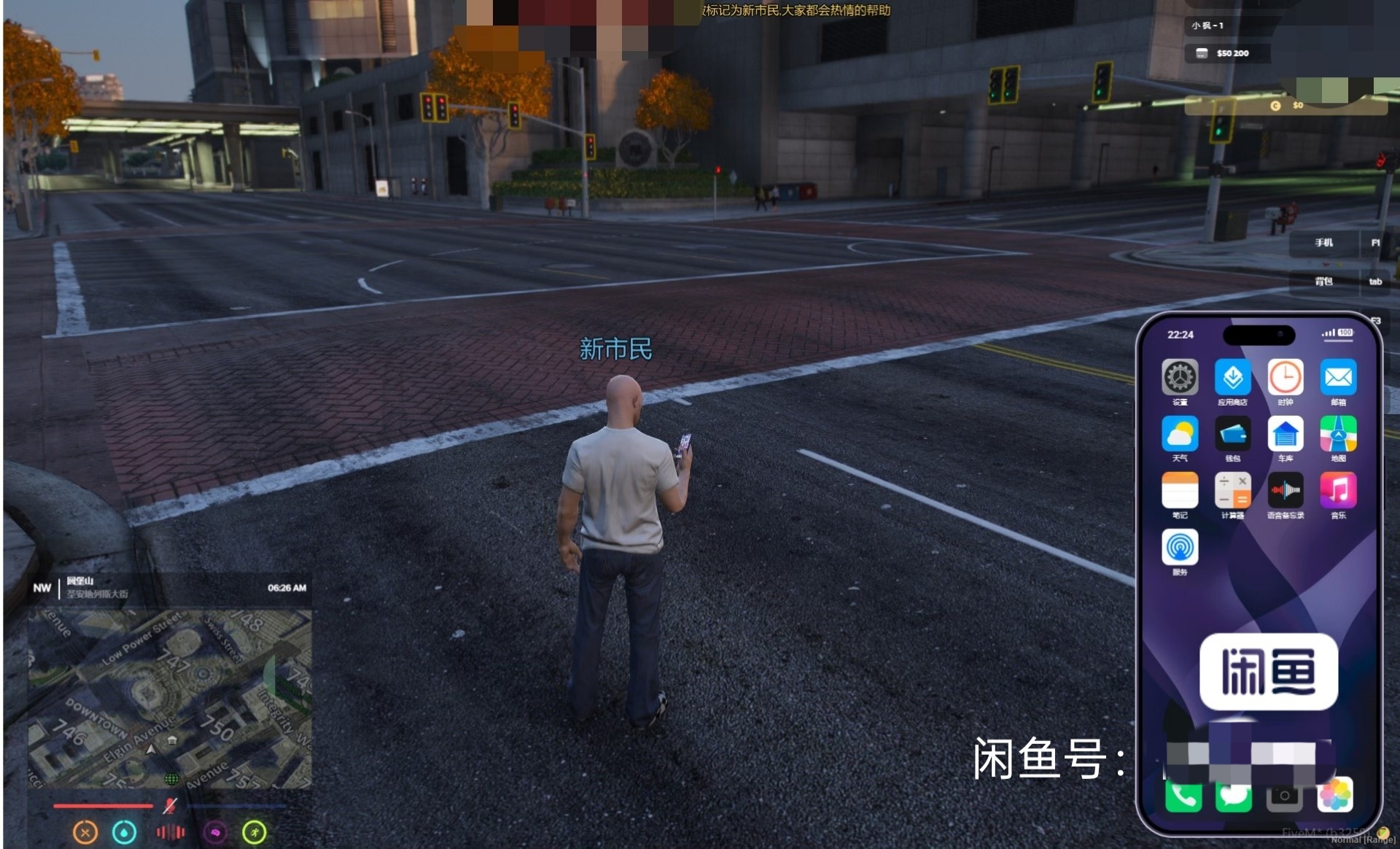
Task: Open the Wallet (钱包) app
Action: pos(1232,435)
